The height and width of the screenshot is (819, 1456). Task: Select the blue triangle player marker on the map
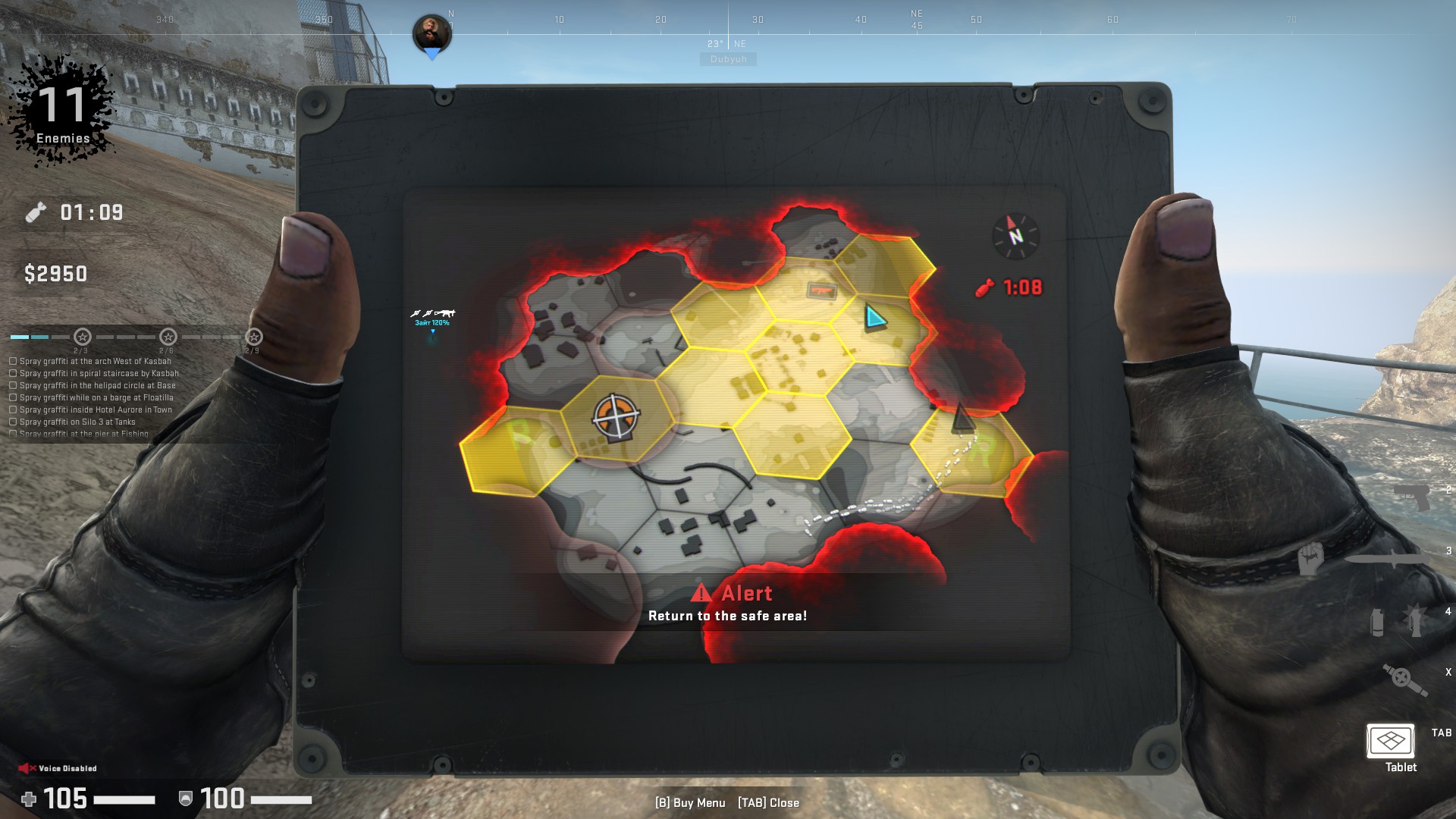[x=874, y=317]
